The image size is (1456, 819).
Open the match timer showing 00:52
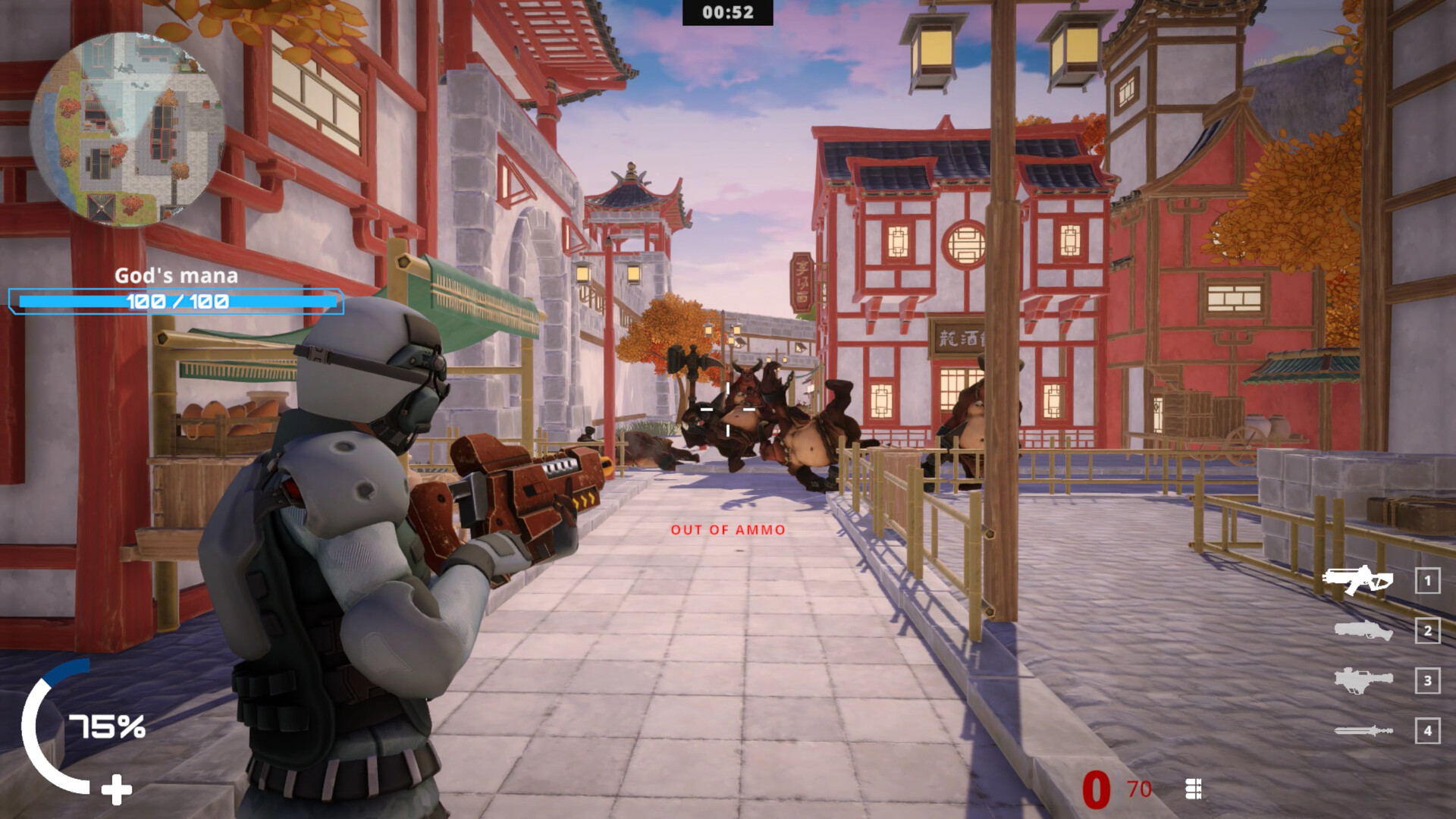point(726,13)
